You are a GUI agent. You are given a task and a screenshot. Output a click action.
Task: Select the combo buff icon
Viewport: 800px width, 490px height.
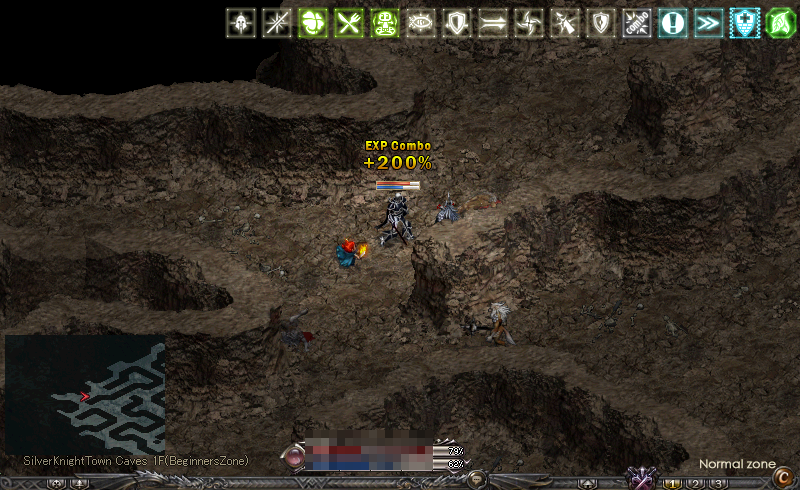coord(637,23)
